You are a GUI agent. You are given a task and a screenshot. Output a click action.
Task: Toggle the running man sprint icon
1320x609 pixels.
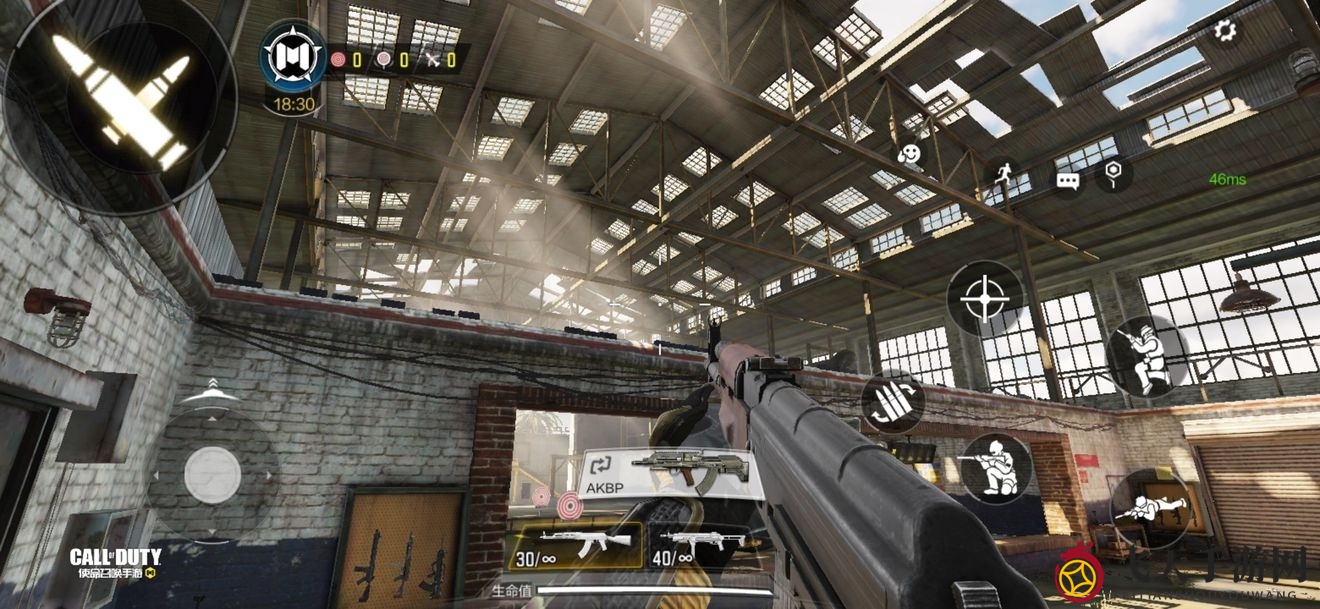(1004, 173)
